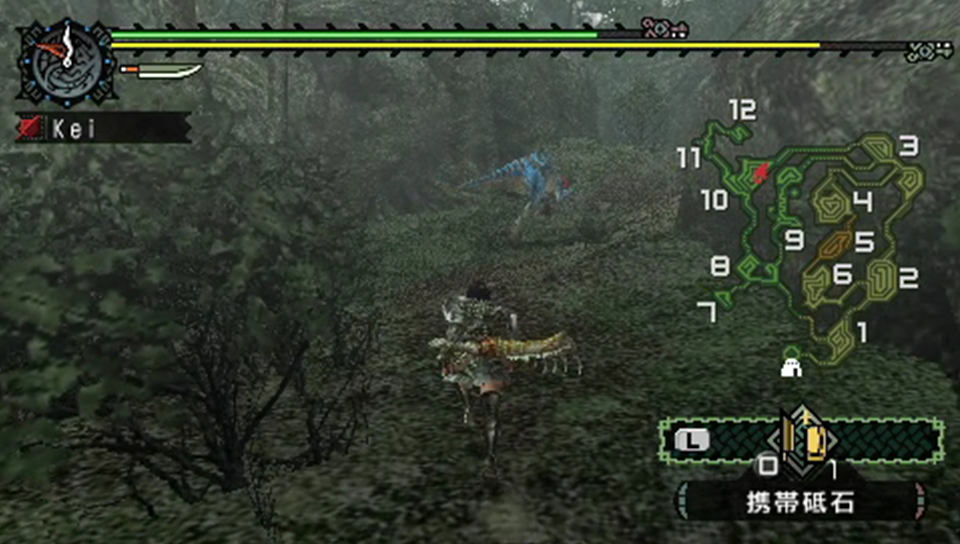The width and height of the screenshot is (960, 544).
Task: Click area 1 on the minimap
Action: [x=861, y=331]
